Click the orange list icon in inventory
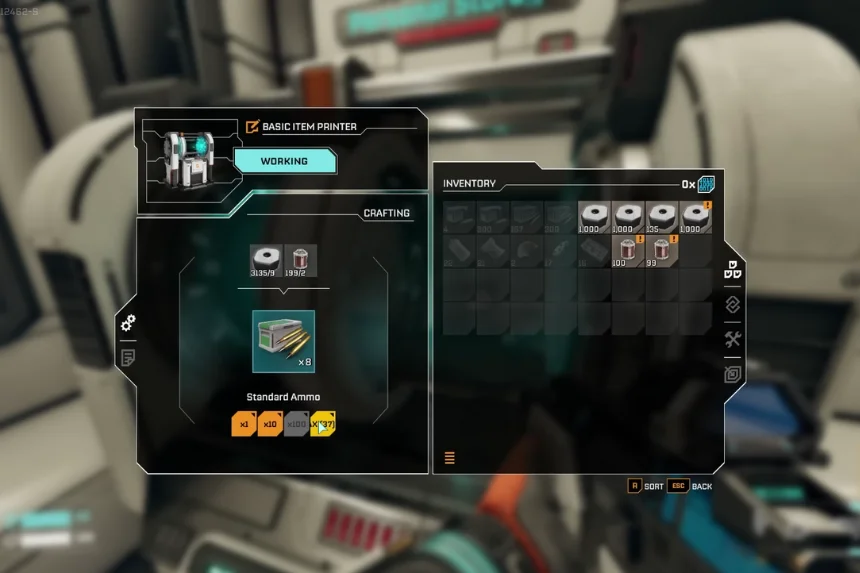The width and height of the screenshot is (860, 573). pos(450,458)
